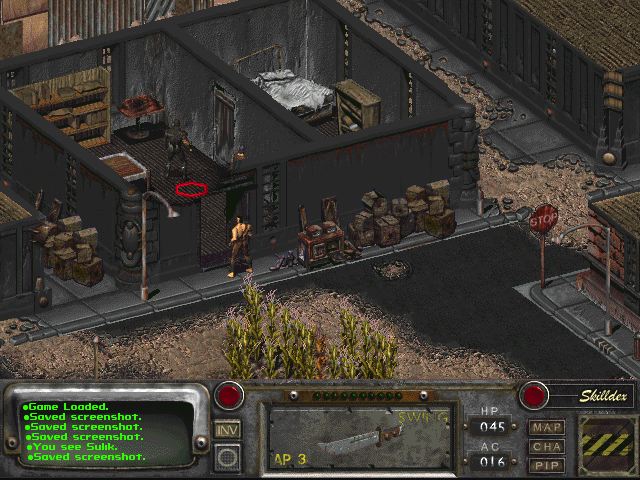Open the PIP-Boy with PIP button
This screenshot has width=640, height=480.
coord(547,465)
